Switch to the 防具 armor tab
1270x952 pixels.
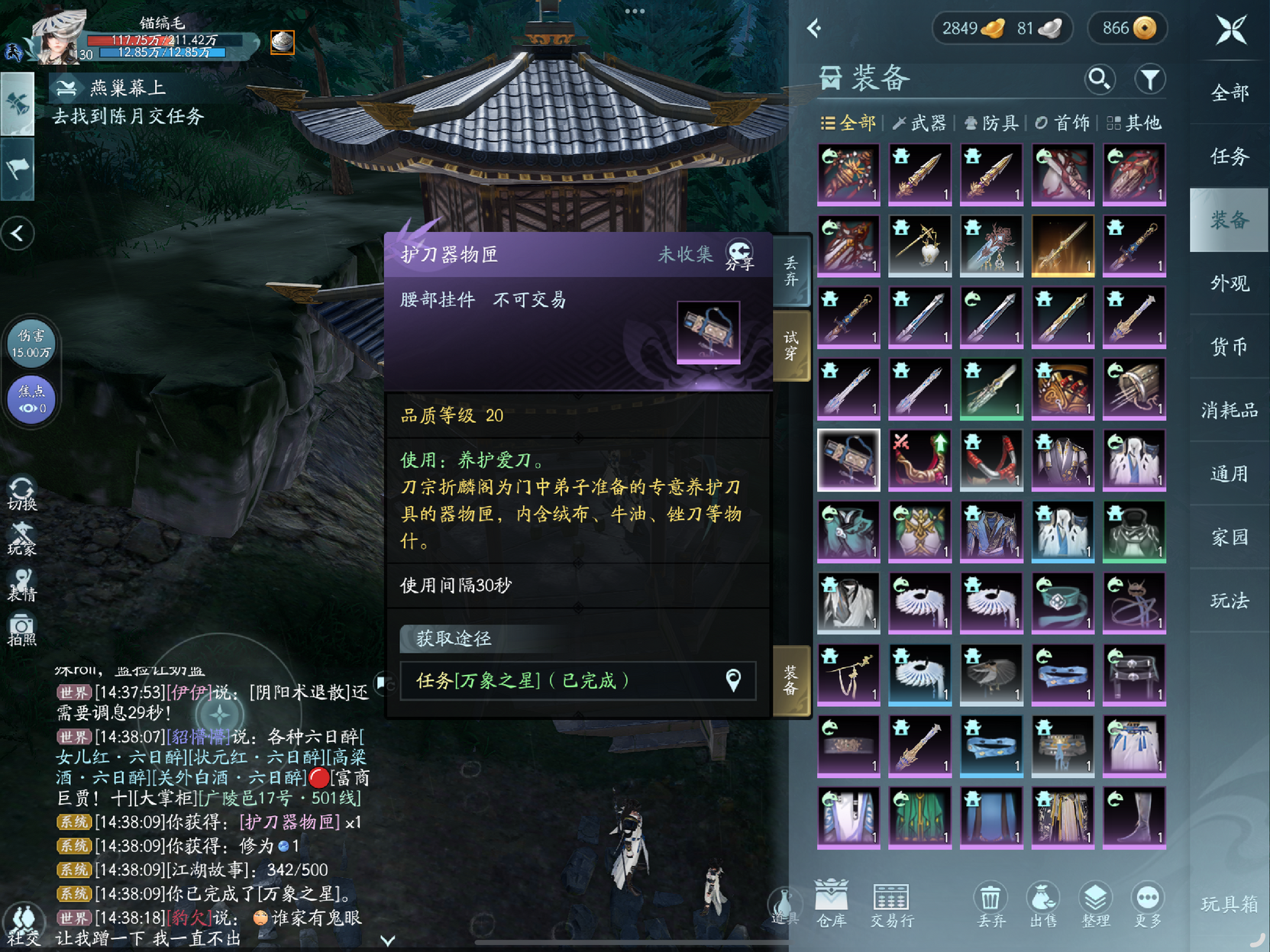point(991,123)
